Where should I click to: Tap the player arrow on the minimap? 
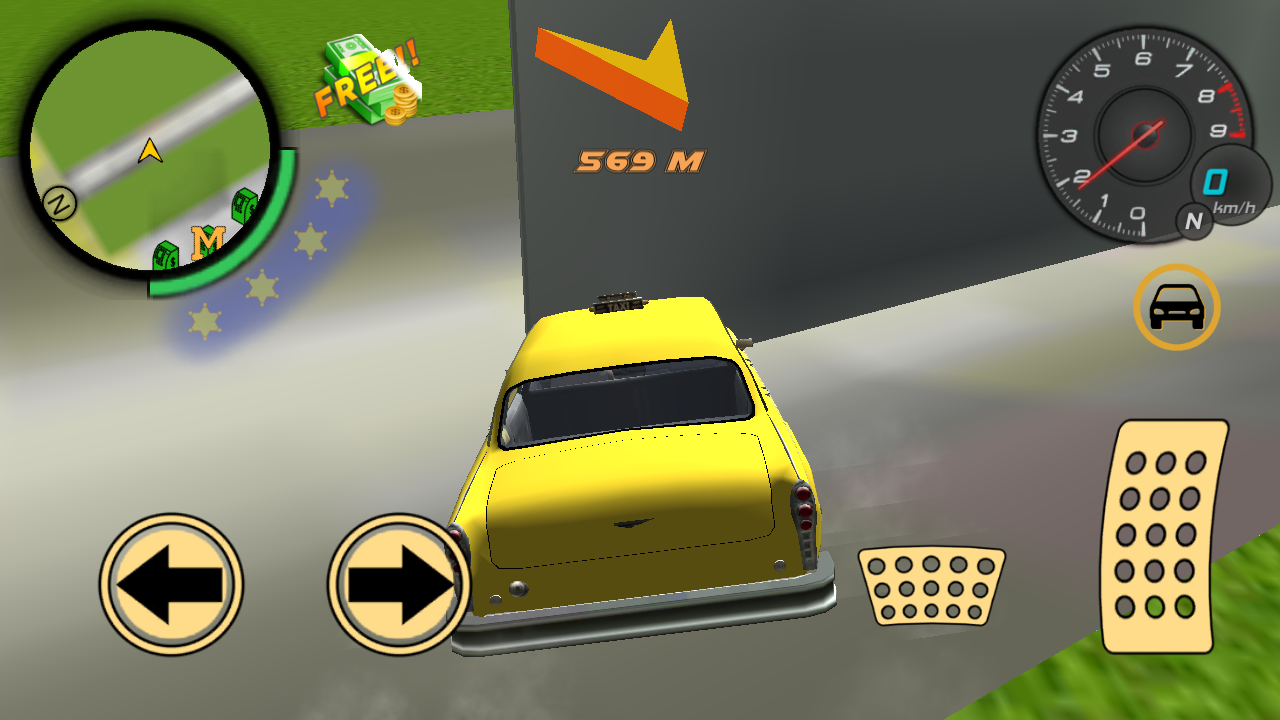click(x=148, y=150)
